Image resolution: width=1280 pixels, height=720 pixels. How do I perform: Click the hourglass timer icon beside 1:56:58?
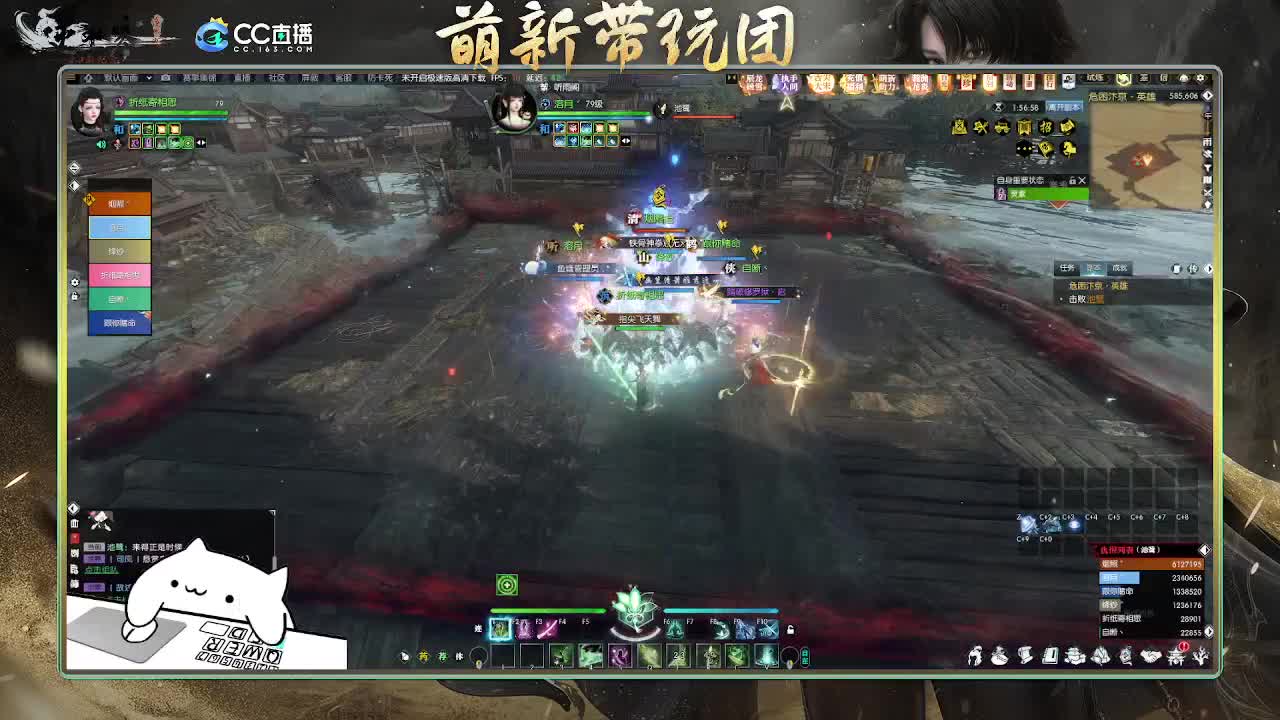(999, 107)
